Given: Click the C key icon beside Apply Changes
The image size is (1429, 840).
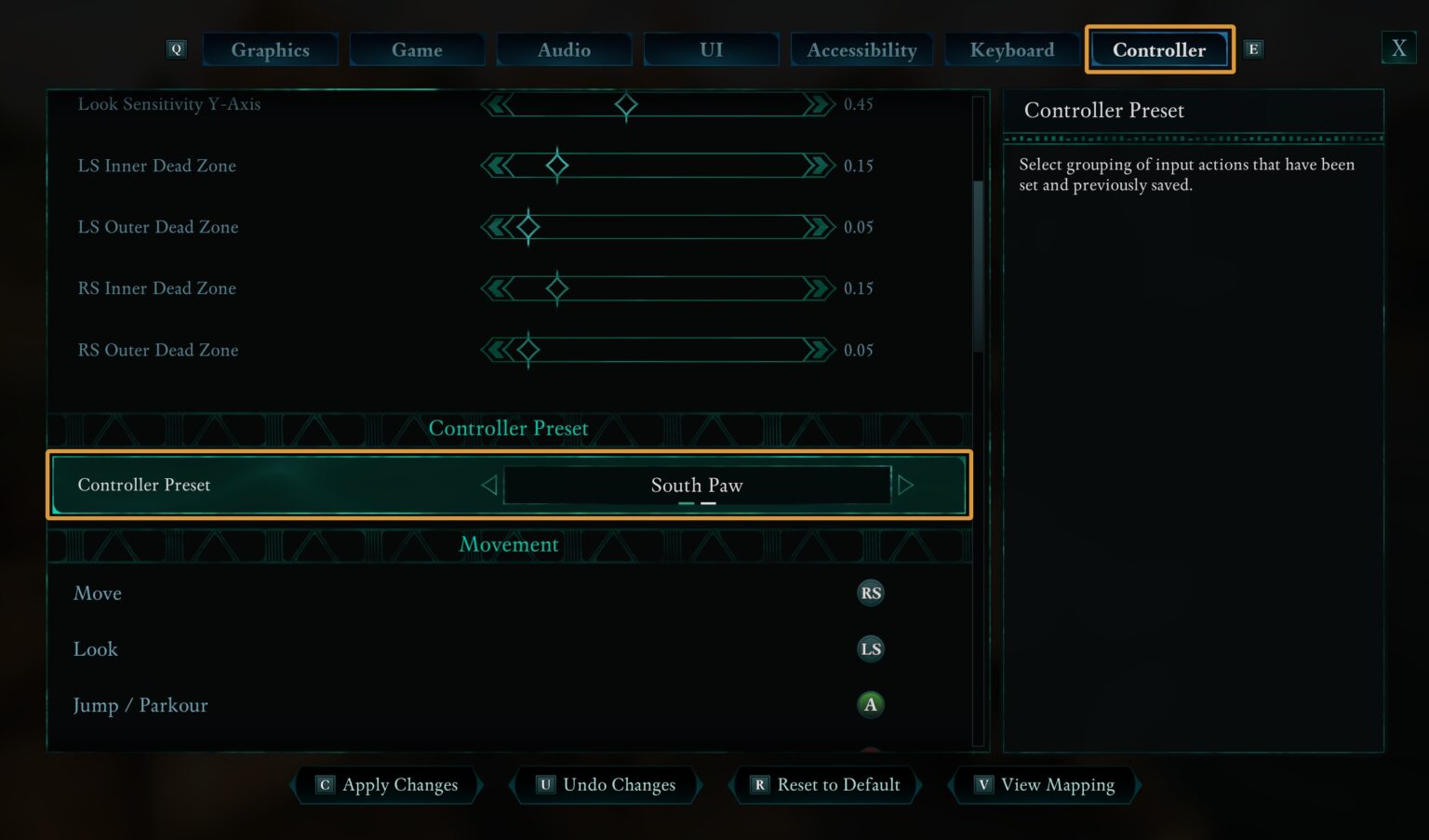Looking at the screenshot, I should (324, 785).
